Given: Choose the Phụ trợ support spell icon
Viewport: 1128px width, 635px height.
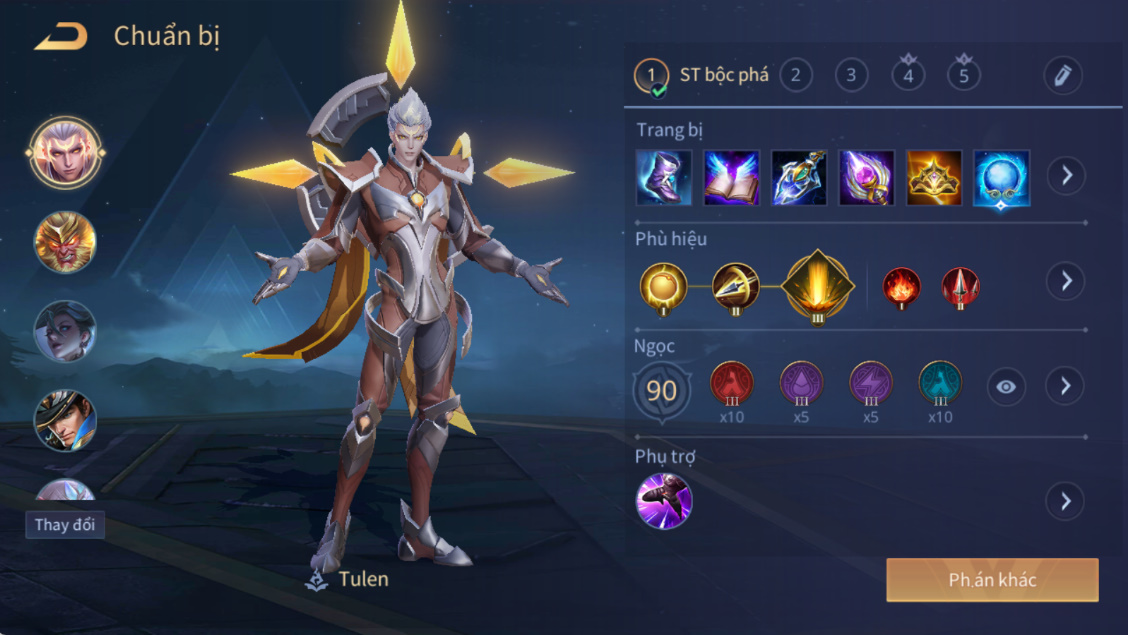Looking at the screenshot, I should 664,501.
